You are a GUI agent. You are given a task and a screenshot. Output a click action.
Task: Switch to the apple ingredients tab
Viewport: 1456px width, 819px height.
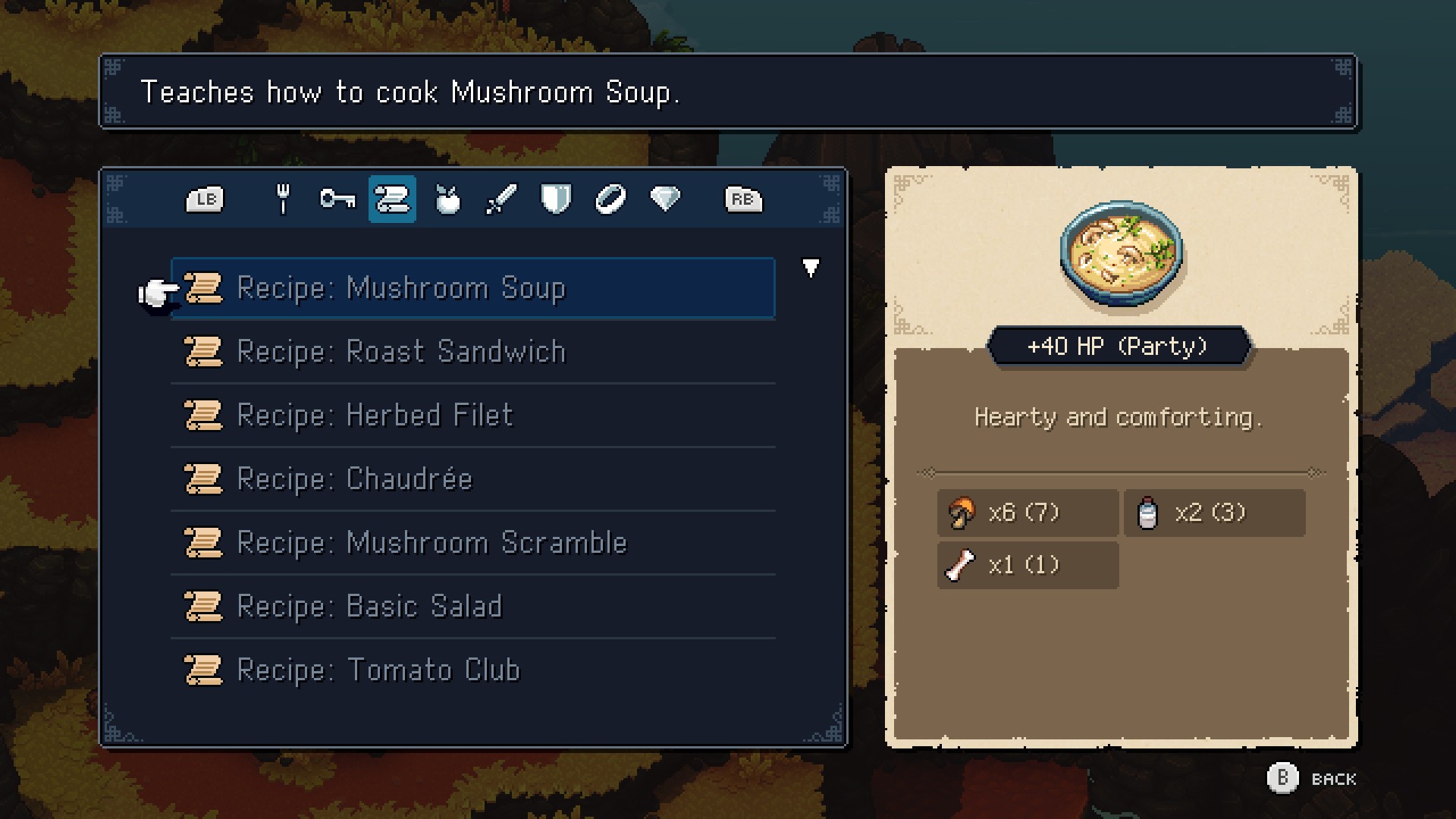point(447,199)
